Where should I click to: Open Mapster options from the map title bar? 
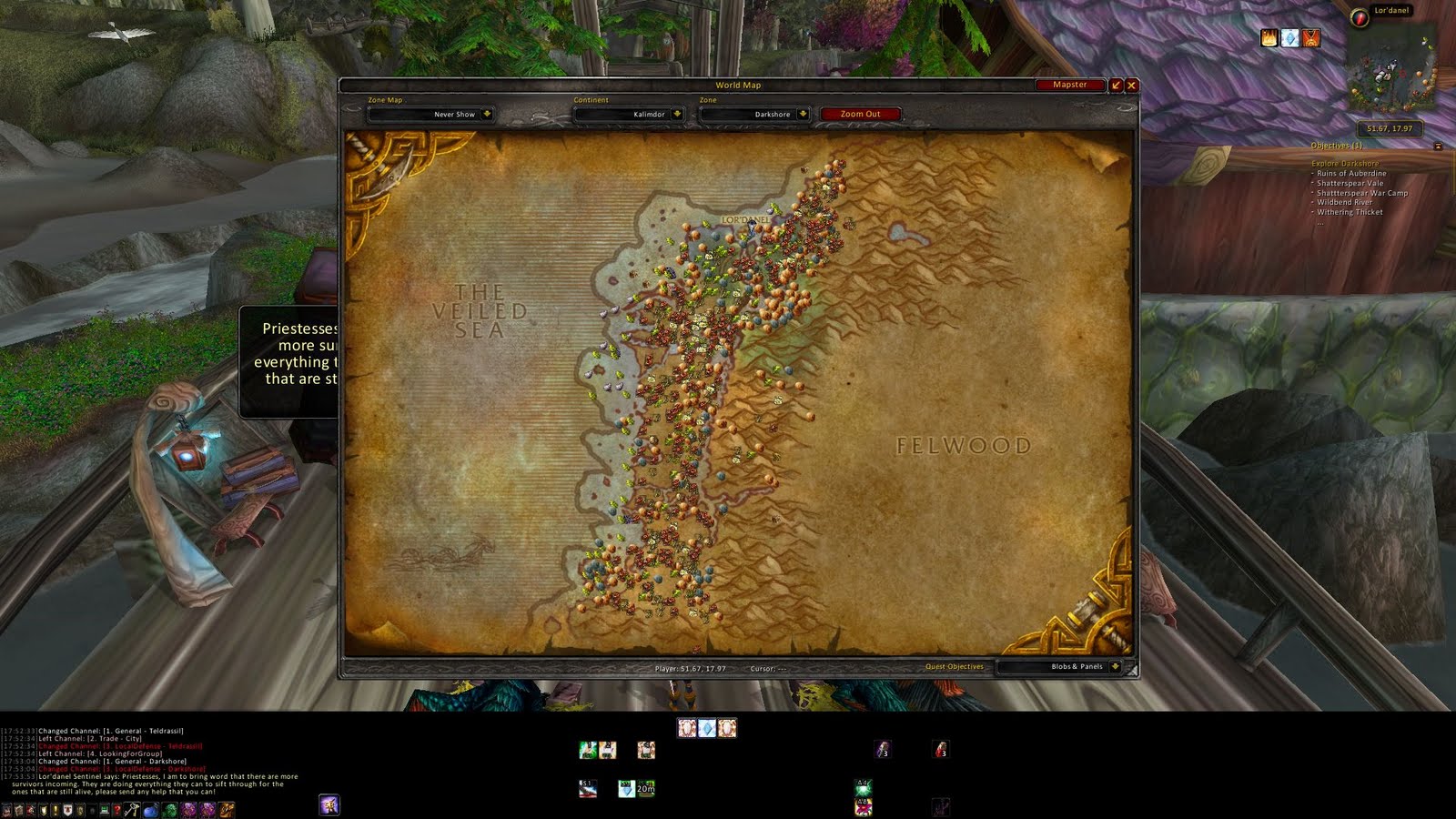(1071, 85)
